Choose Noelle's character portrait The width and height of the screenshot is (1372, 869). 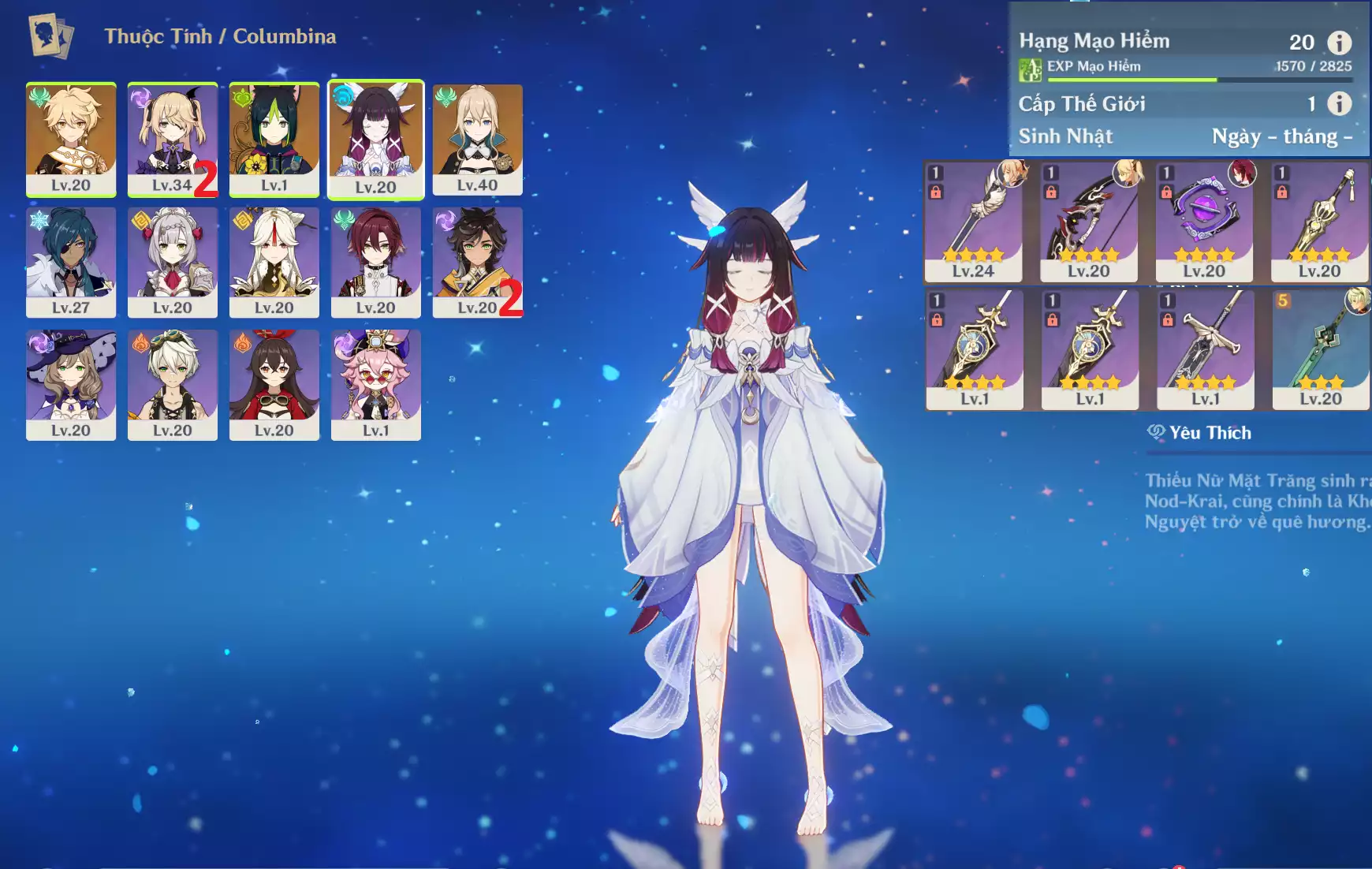click(x=172, y=261)
